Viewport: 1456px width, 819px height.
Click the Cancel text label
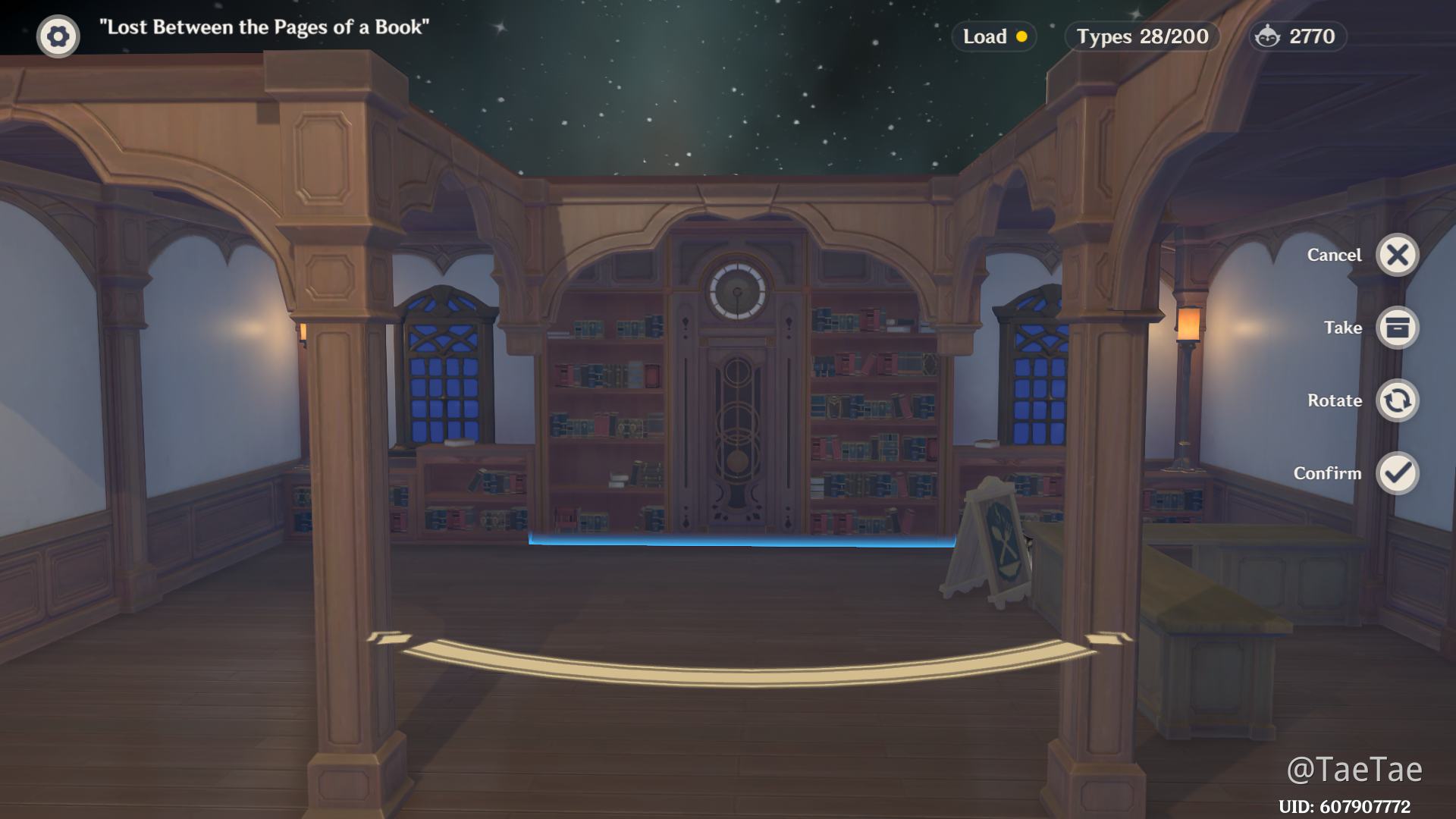(x=1334, y=255)
